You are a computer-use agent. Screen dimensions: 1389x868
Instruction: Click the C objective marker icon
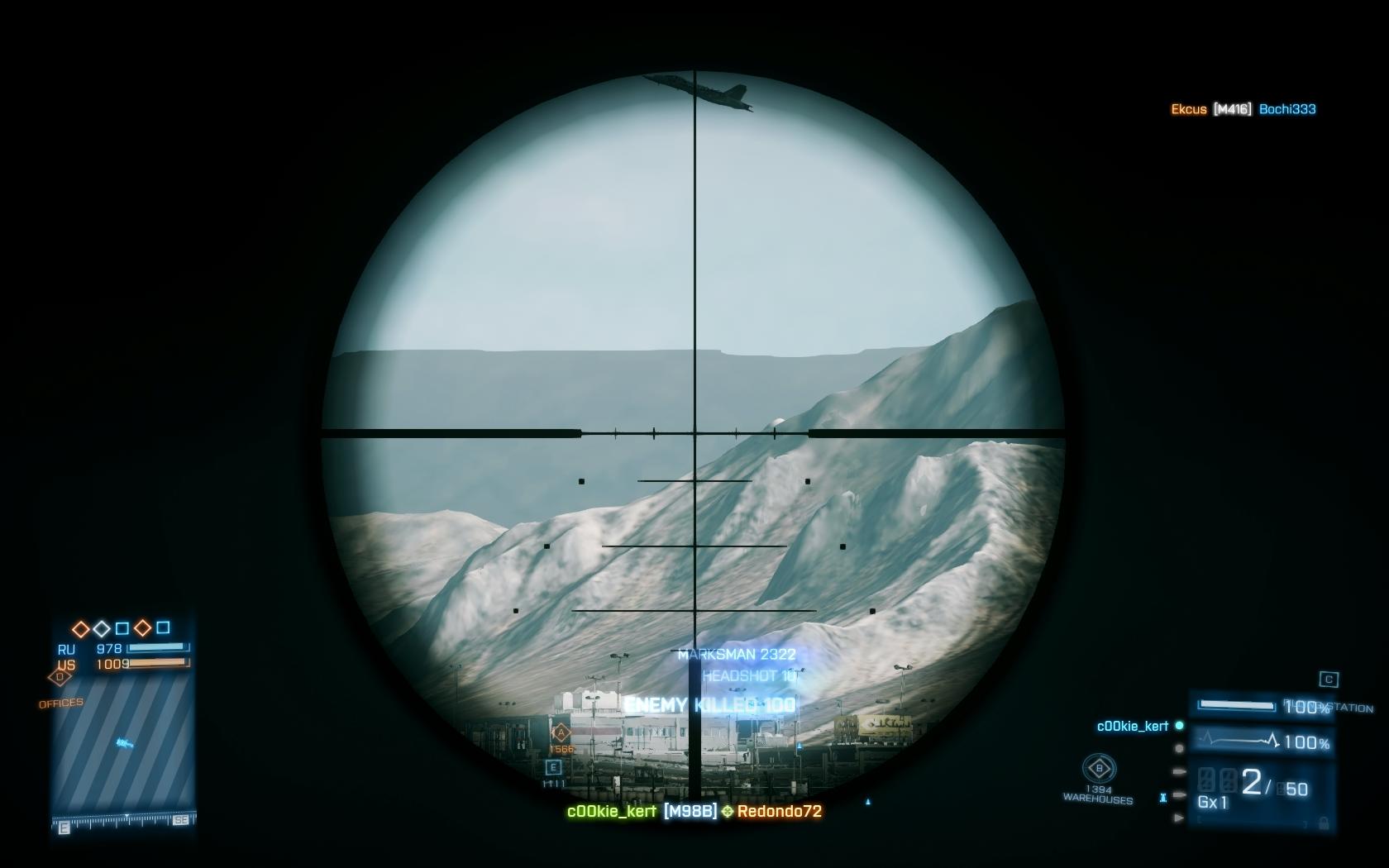1329,680
